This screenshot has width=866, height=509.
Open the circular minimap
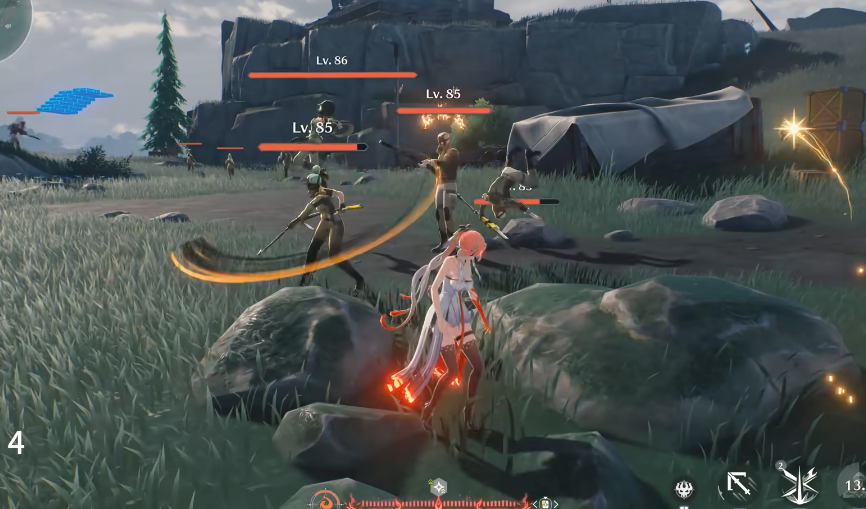click(10, 20)
